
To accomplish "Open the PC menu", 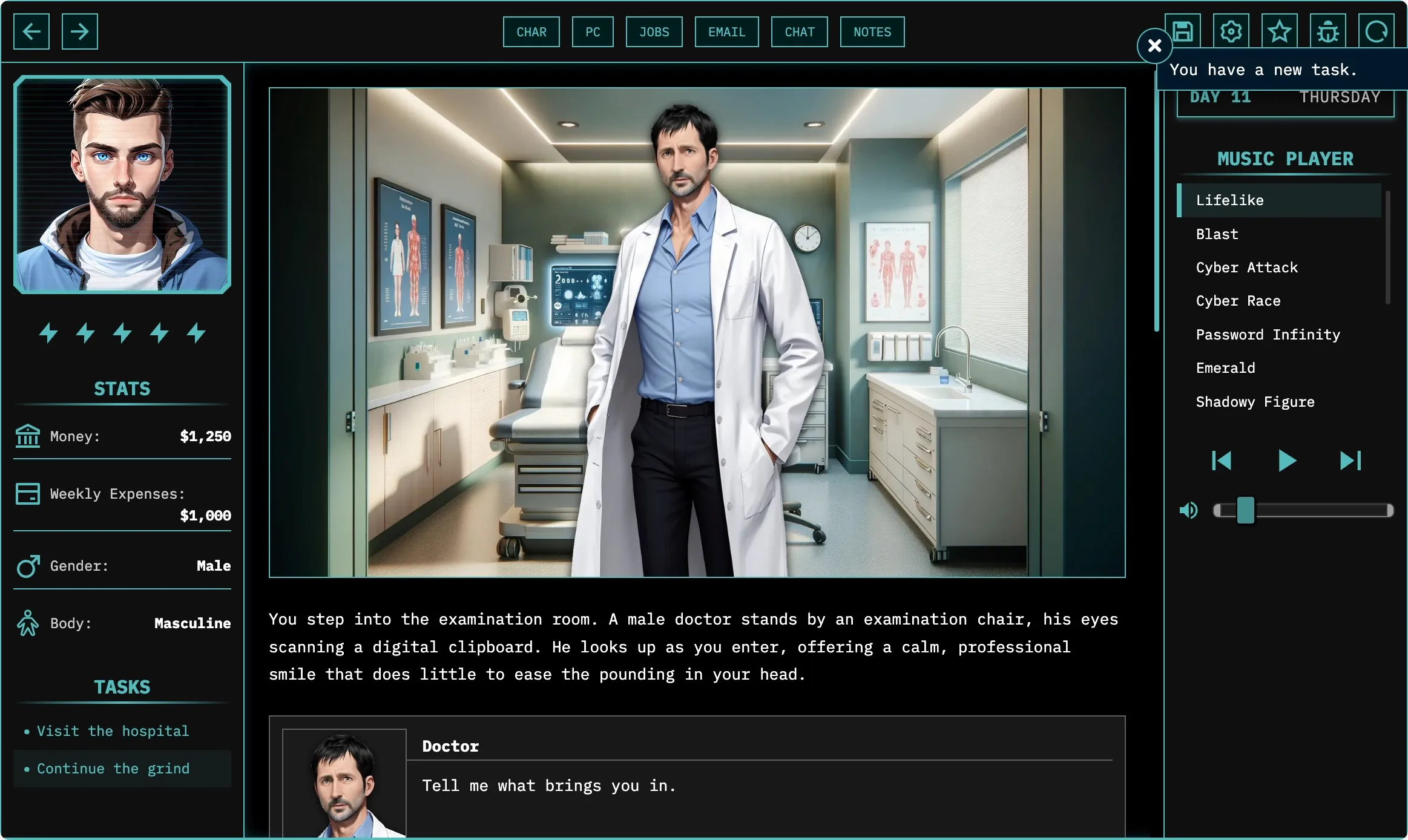I will 593,32.
